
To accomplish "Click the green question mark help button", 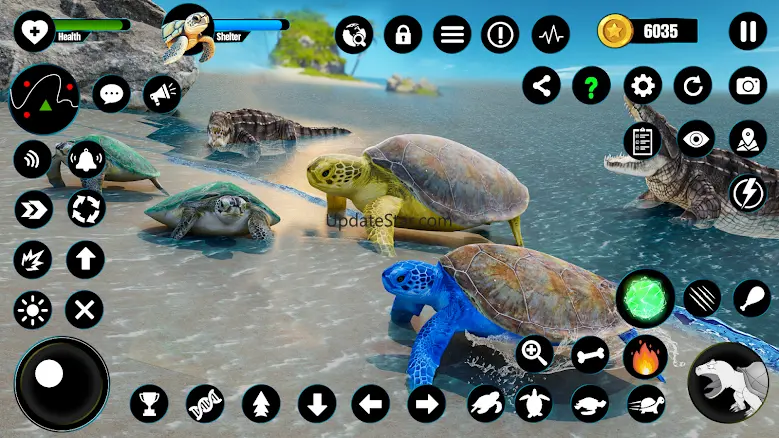I will [591, 86].
